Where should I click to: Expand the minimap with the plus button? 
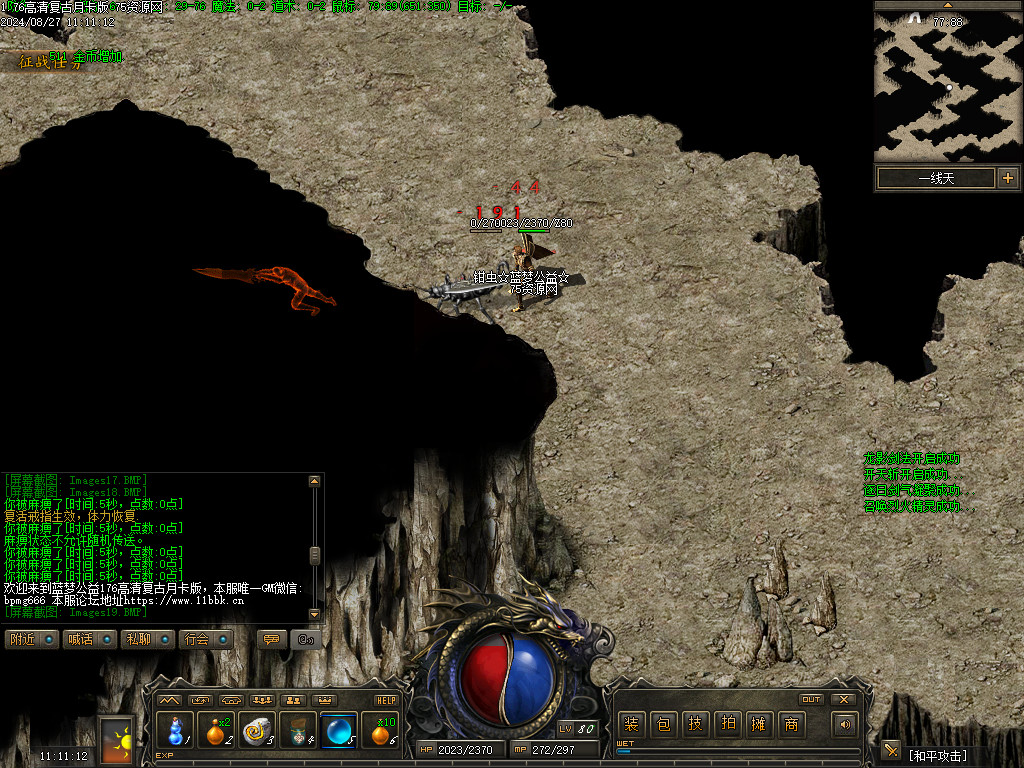pyautogui.click(x=1007, y=178)
